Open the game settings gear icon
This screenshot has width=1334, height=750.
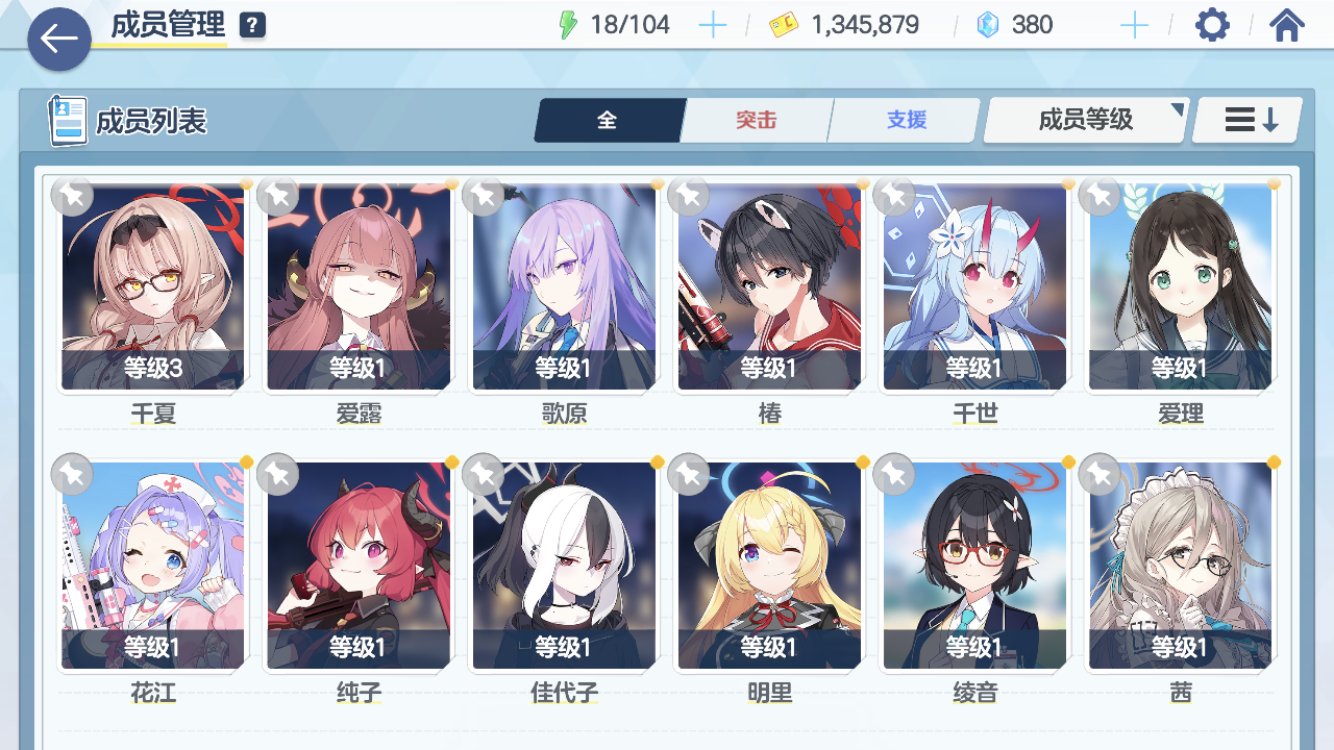(x=1212, y=22)
